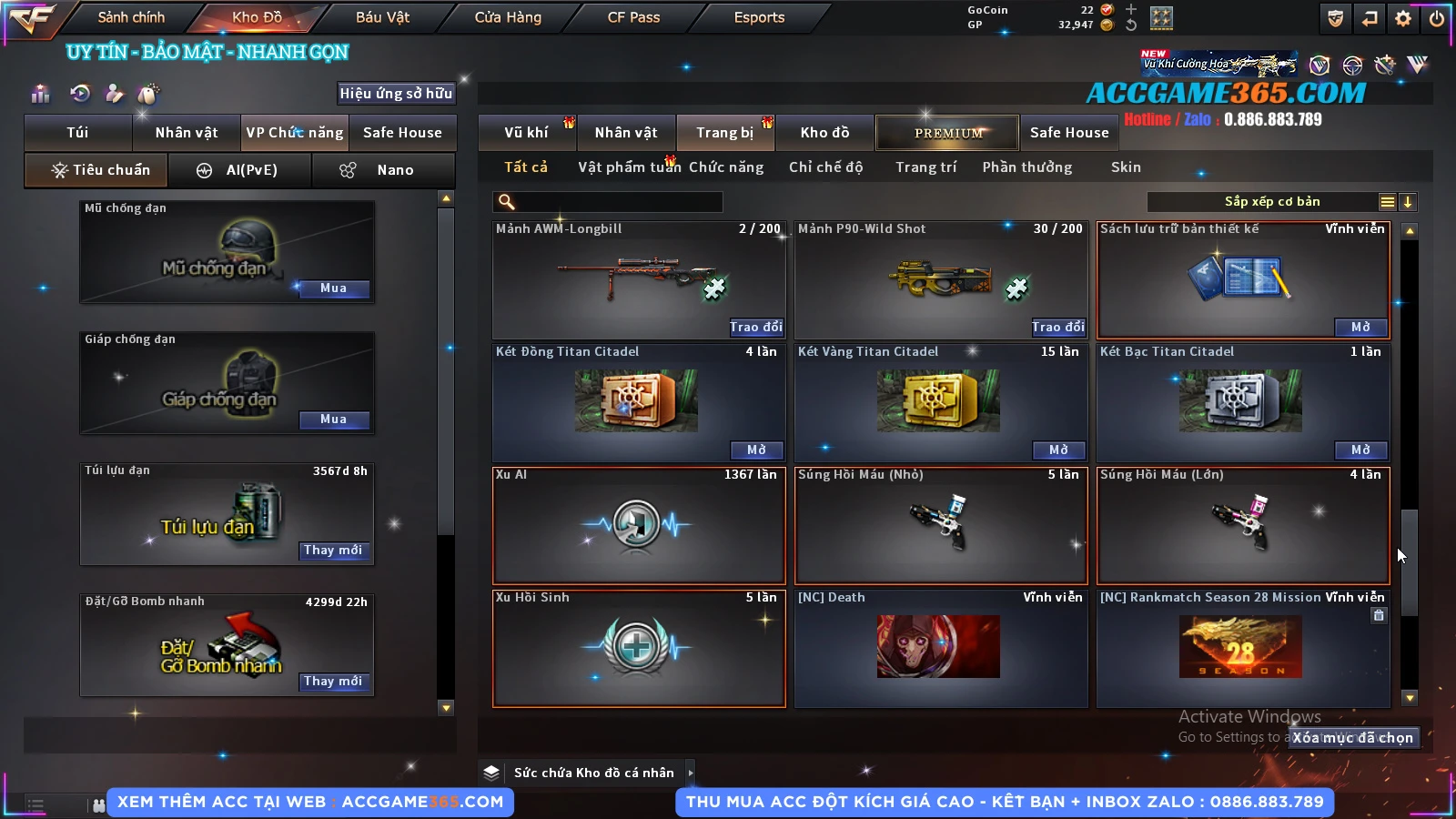Screen dimensions: 1456x819
Task: Renew the Túi lựu đạn item
Action: pyautogui.click(x=333, y=551)
